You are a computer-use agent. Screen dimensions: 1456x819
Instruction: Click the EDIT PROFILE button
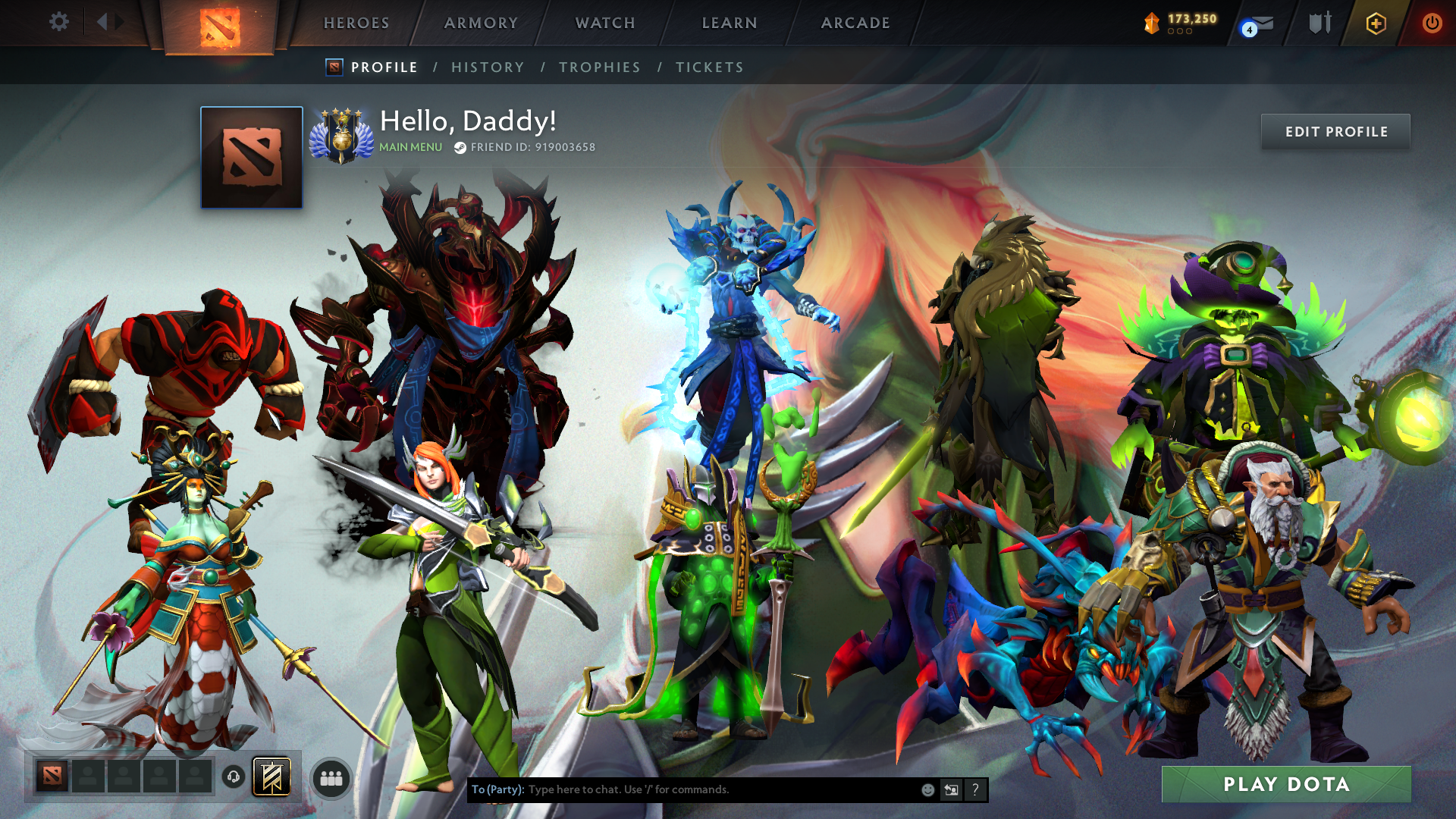pos(1335,131)
